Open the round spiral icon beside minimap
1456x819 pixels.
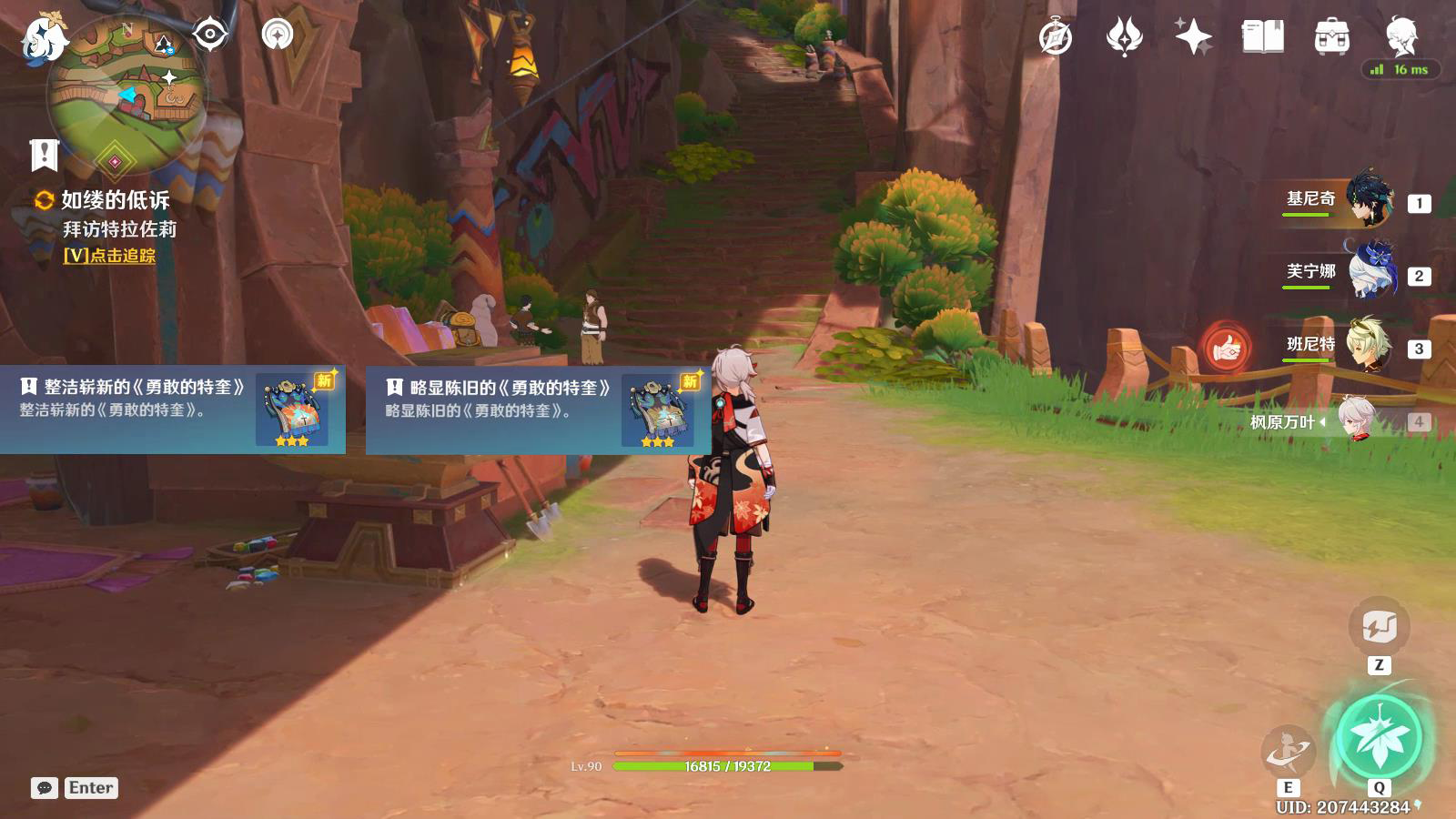click(278, 35)
